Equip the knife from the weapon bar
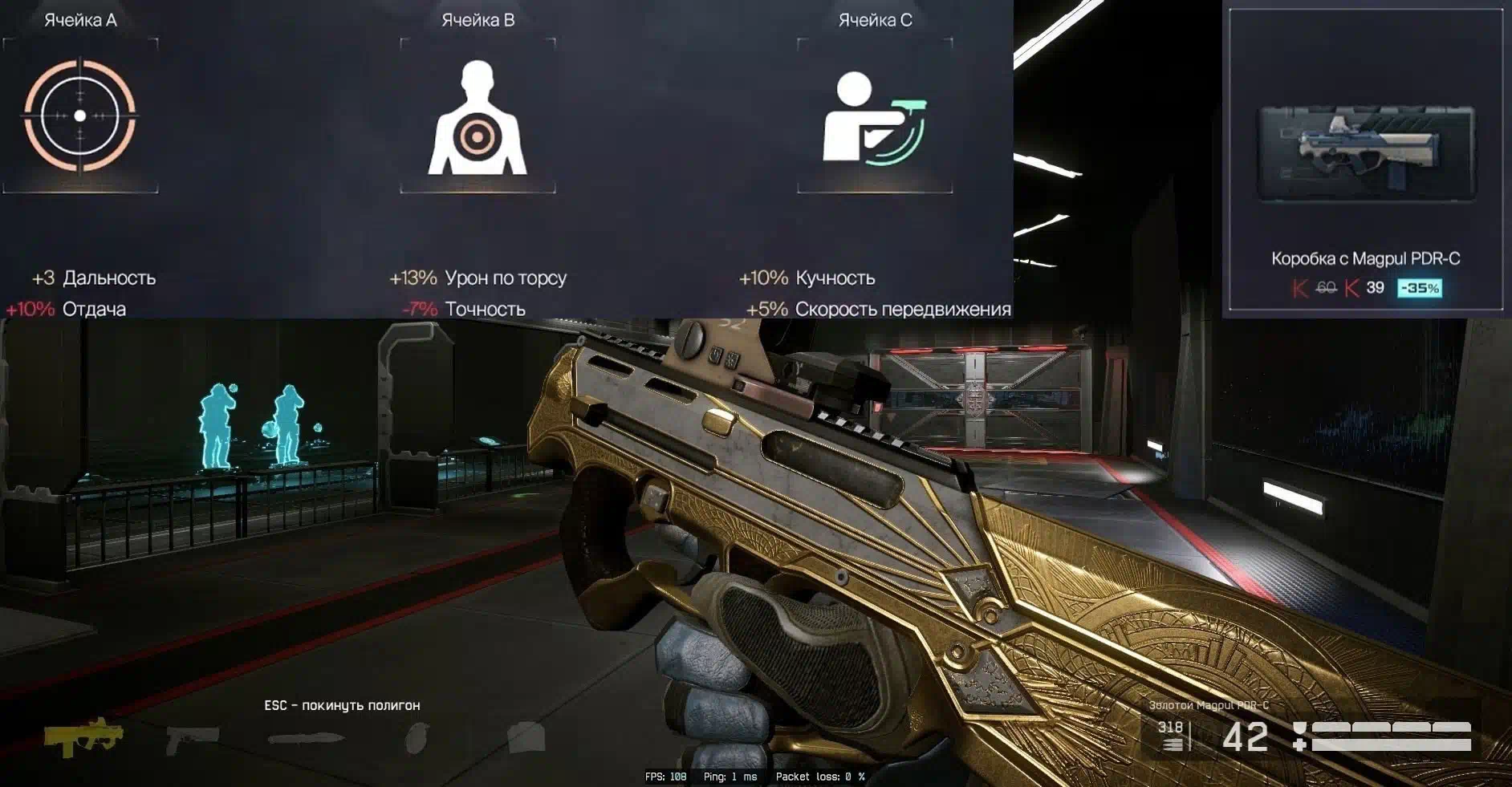The width and height of the screenshot is (1512, 787). [306, 738]
